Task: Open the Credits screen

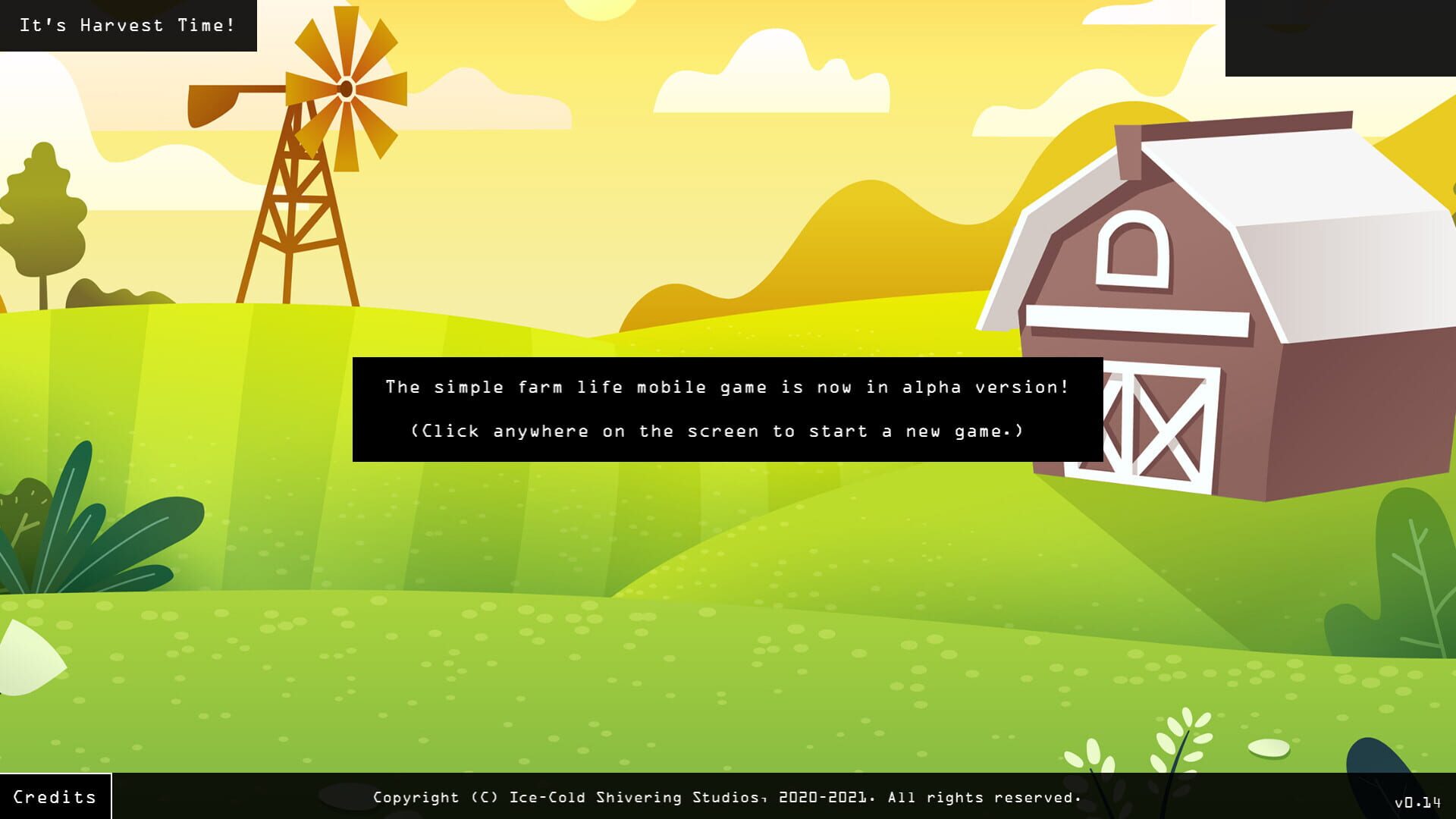Action: coord(53,795)
